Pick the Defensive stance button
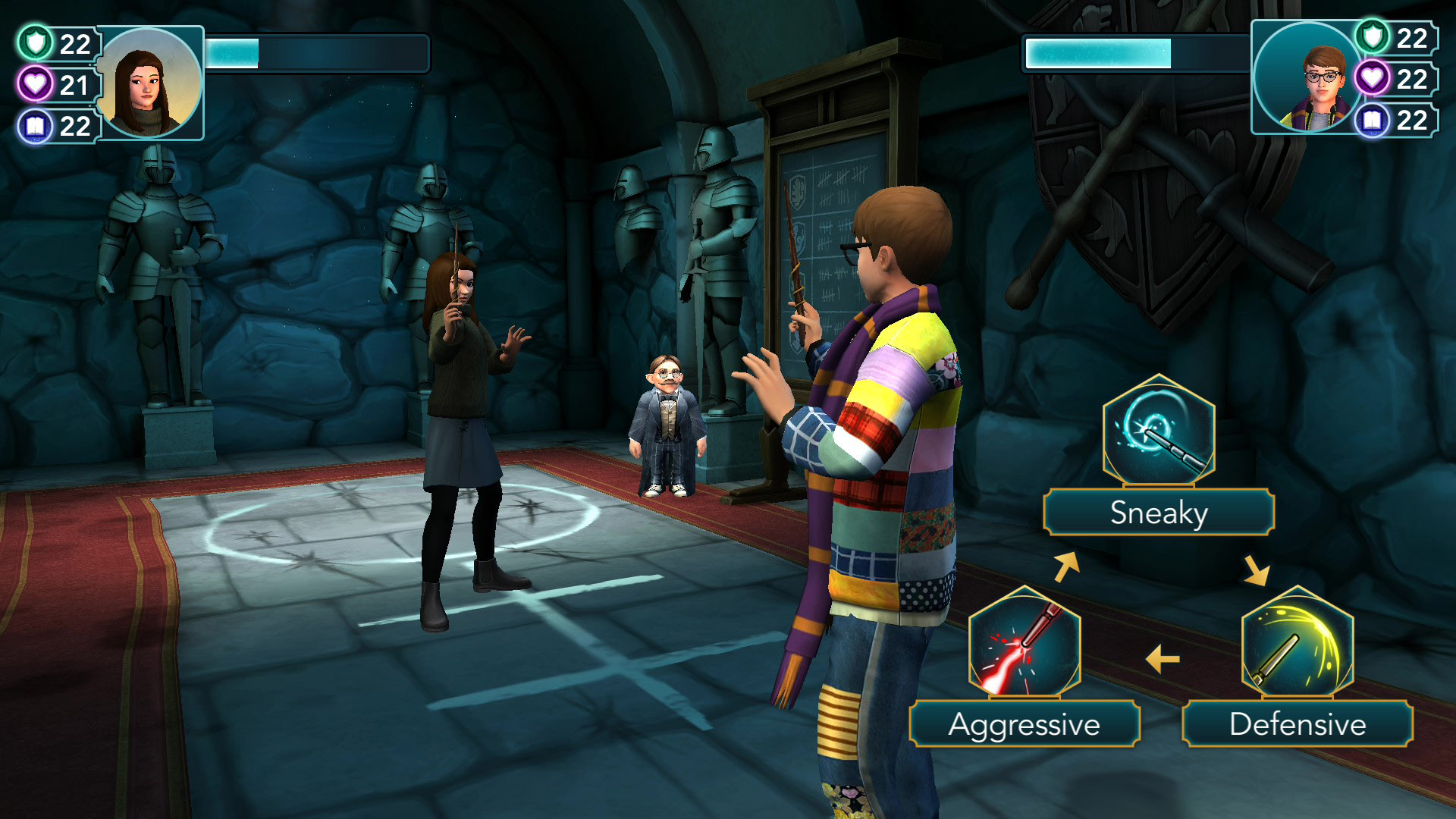The height and width of the screenshot is (819, 1456). point(1297,724)
